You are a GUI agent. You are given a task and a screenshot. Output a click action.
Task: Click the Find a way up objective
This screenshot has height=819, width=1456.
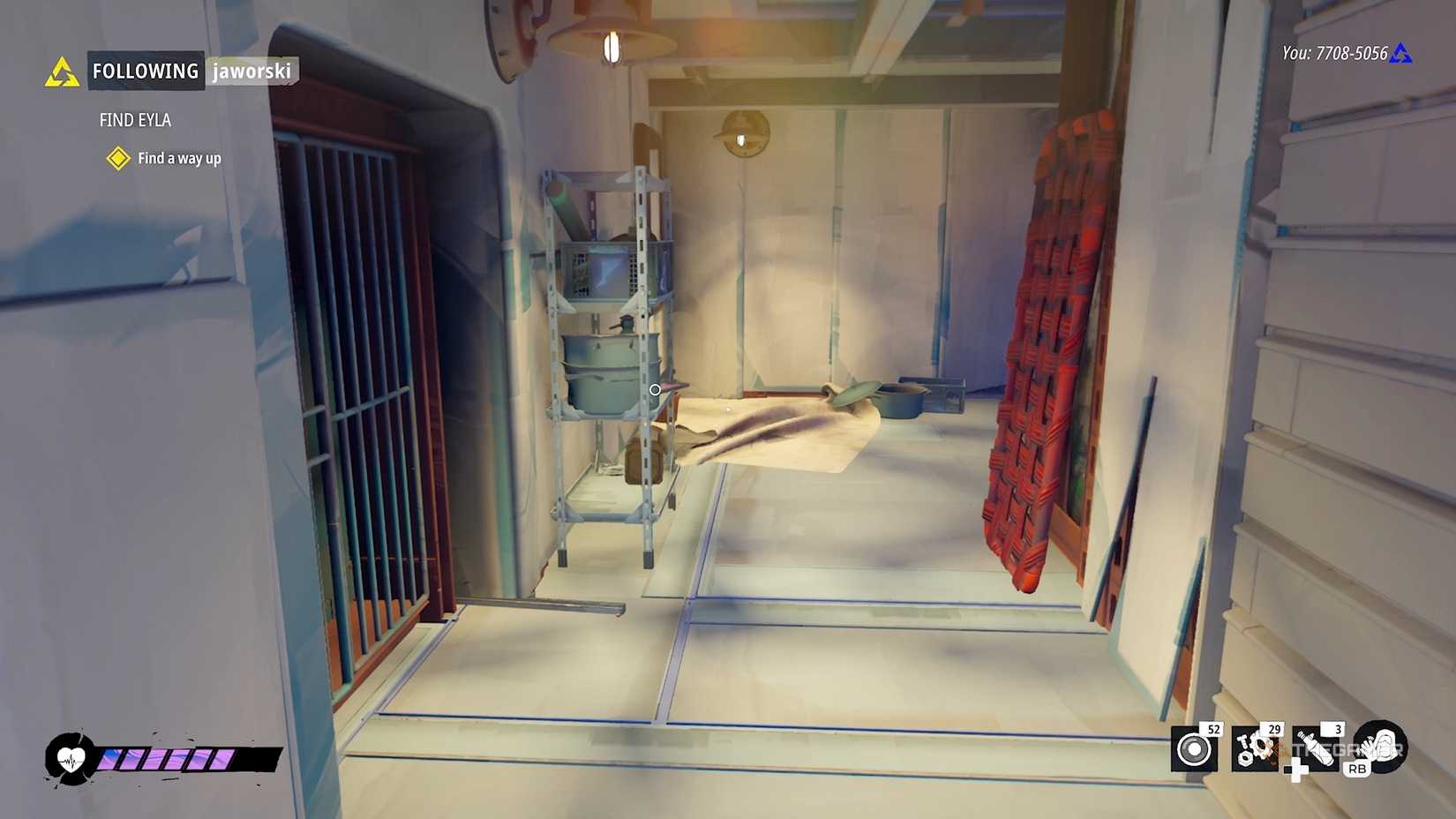[x=178, y=159]
